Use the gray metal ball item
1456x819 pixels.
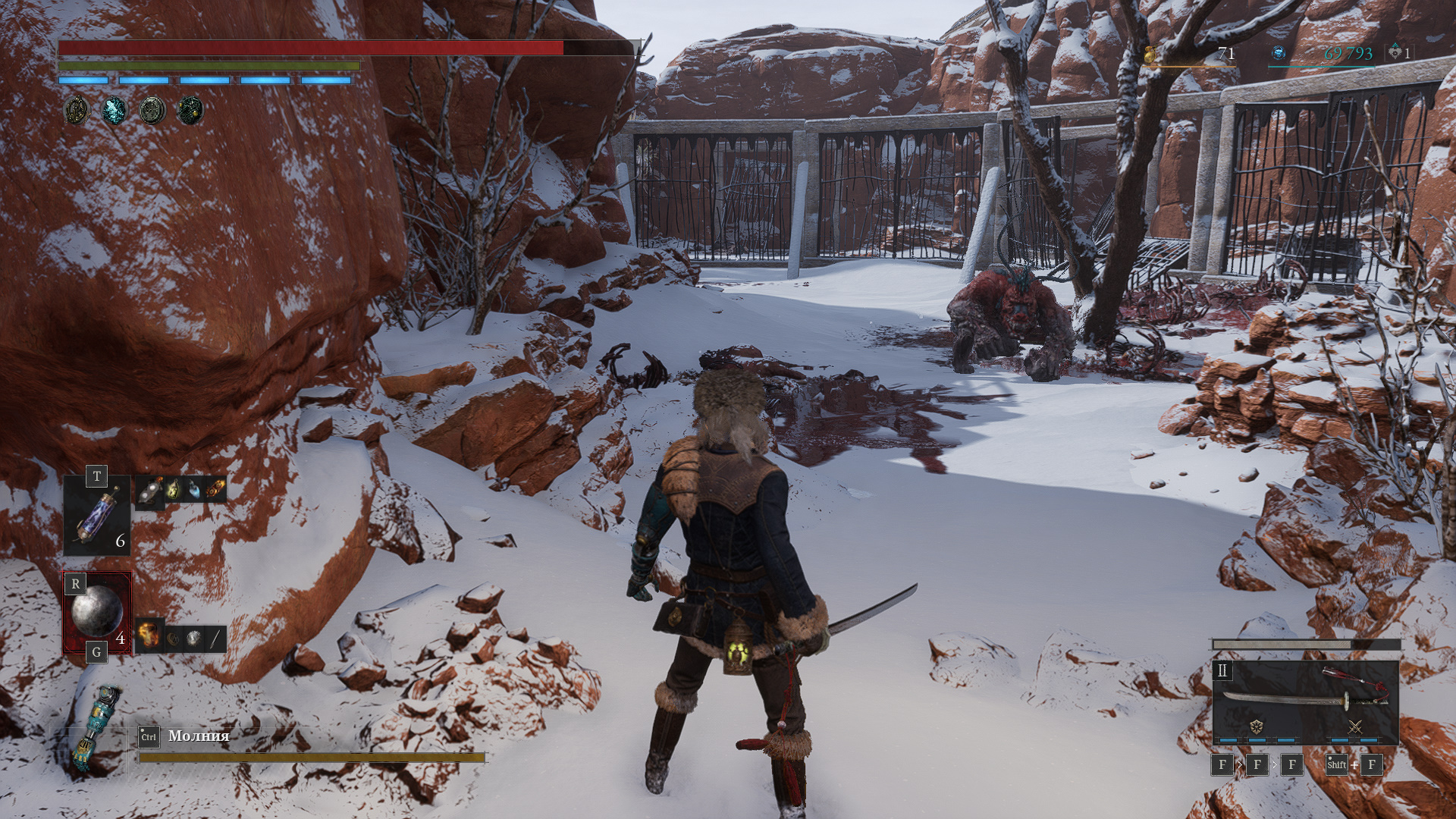click(97, 611)
